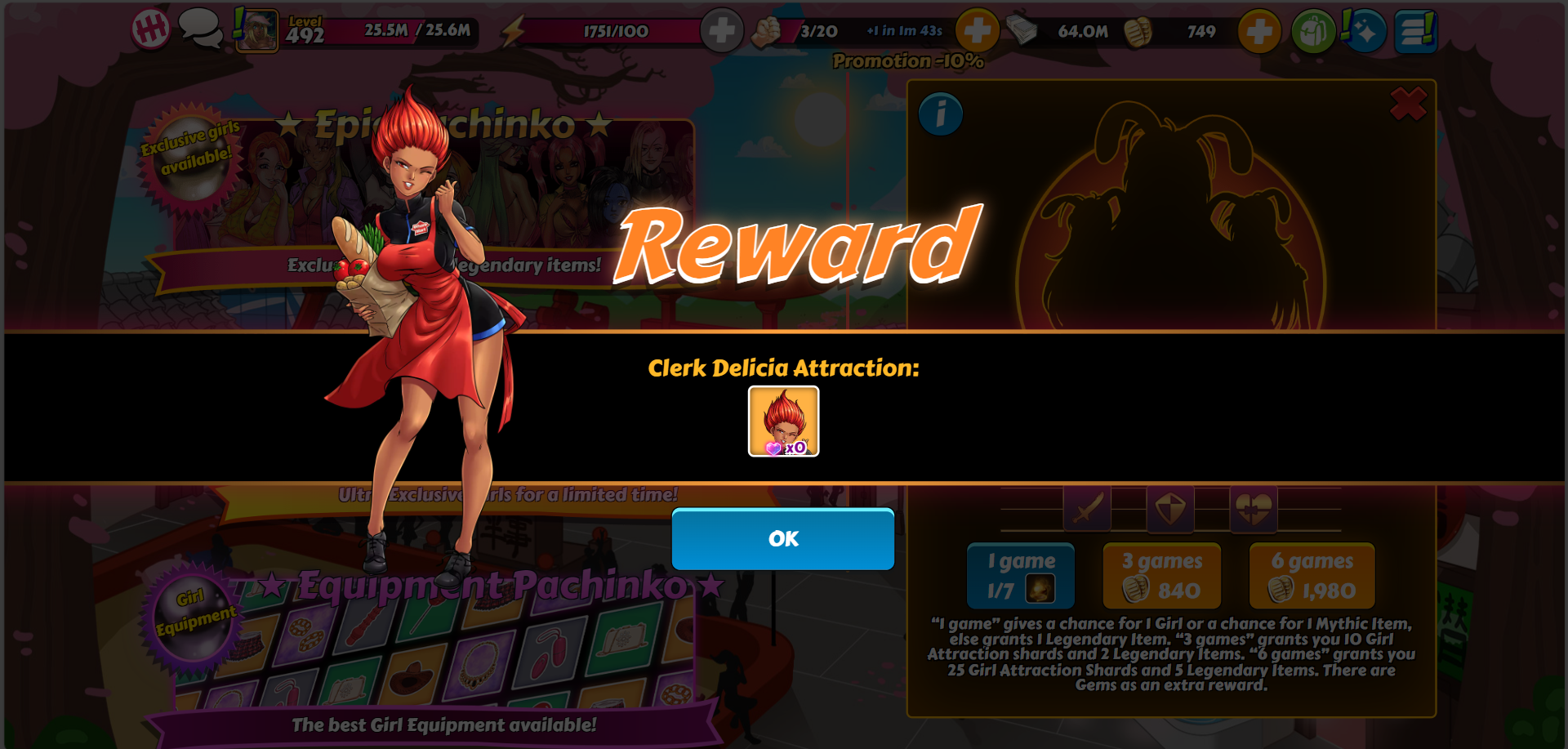Open the chat speech bubbles icon
Viewport: 1568px width, 749px height.
click(200, 29)
